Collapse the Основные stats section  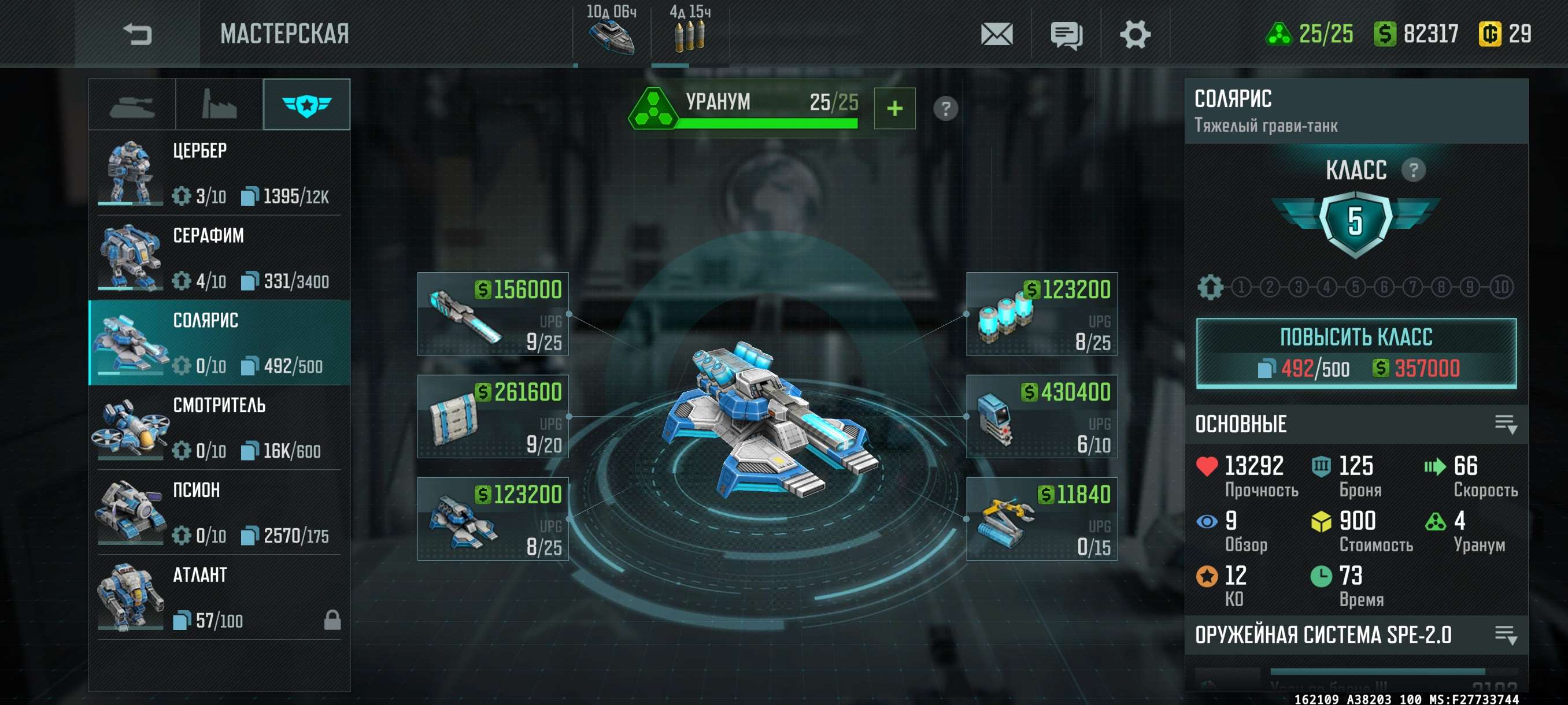pos(1506,424)
